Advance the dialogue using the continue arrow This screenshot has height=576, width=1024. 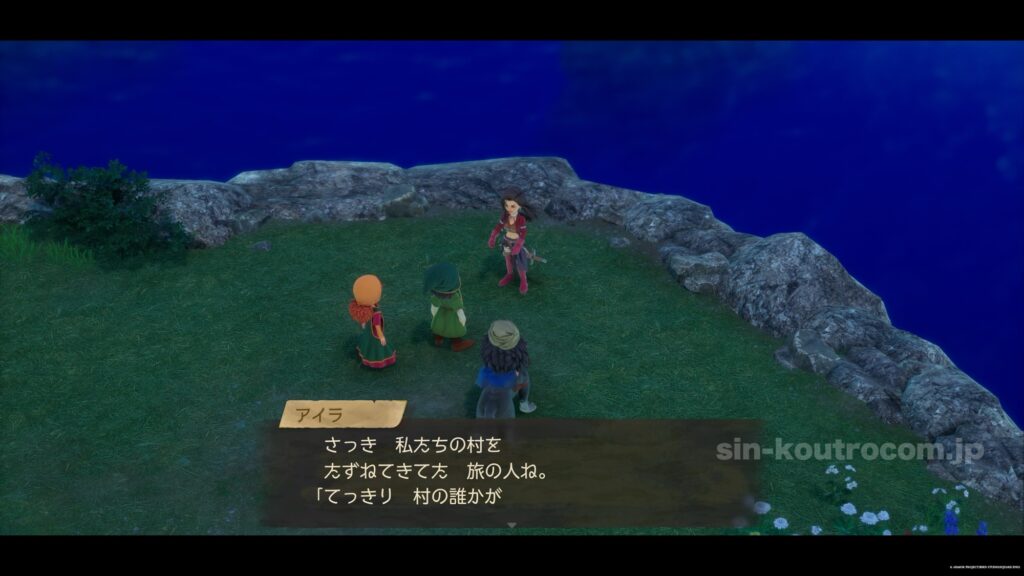click(x=512, y=524)
